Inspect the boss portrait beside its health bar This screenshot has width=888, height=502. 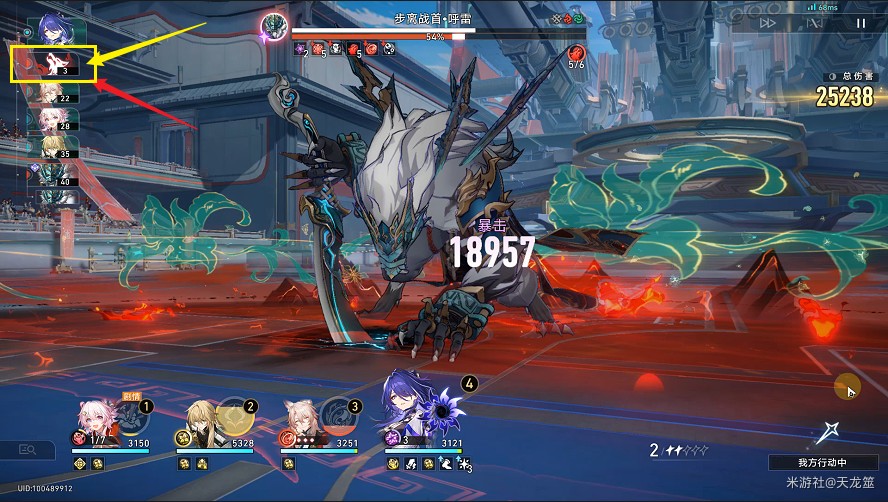tap(273, 25)
